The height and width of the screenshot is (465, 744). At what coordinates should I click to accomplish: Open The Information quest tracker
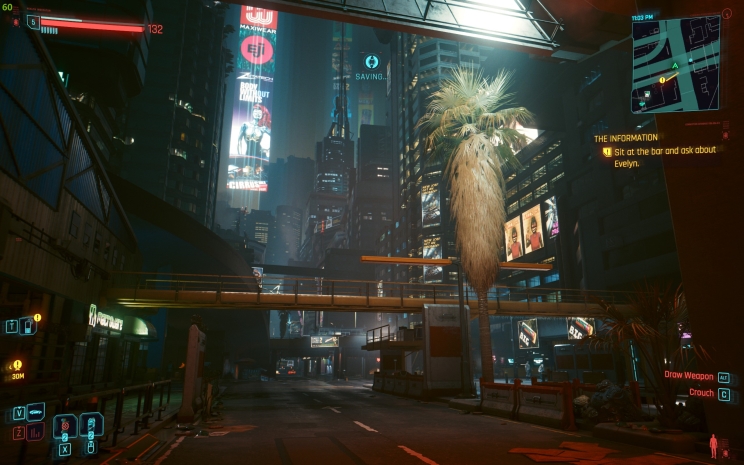(626, 138)
